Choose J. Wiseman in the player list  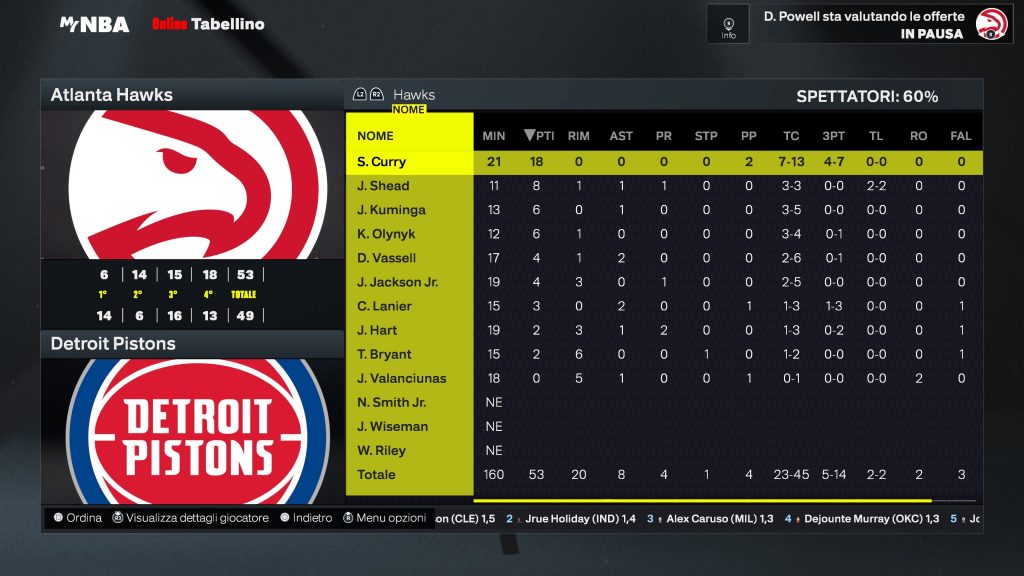point(392,426)
